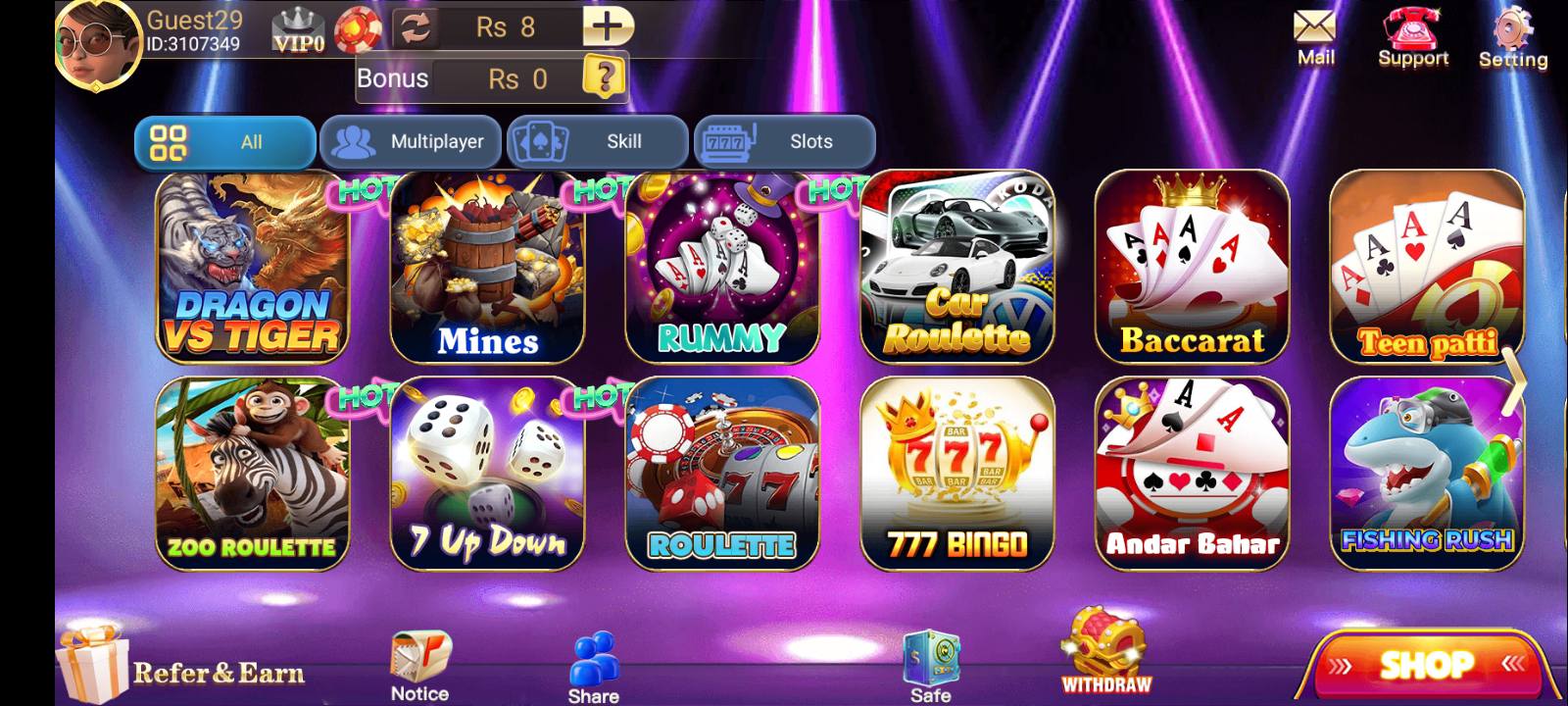Select the poker chips icon next to VIP0

pos(359,26)
